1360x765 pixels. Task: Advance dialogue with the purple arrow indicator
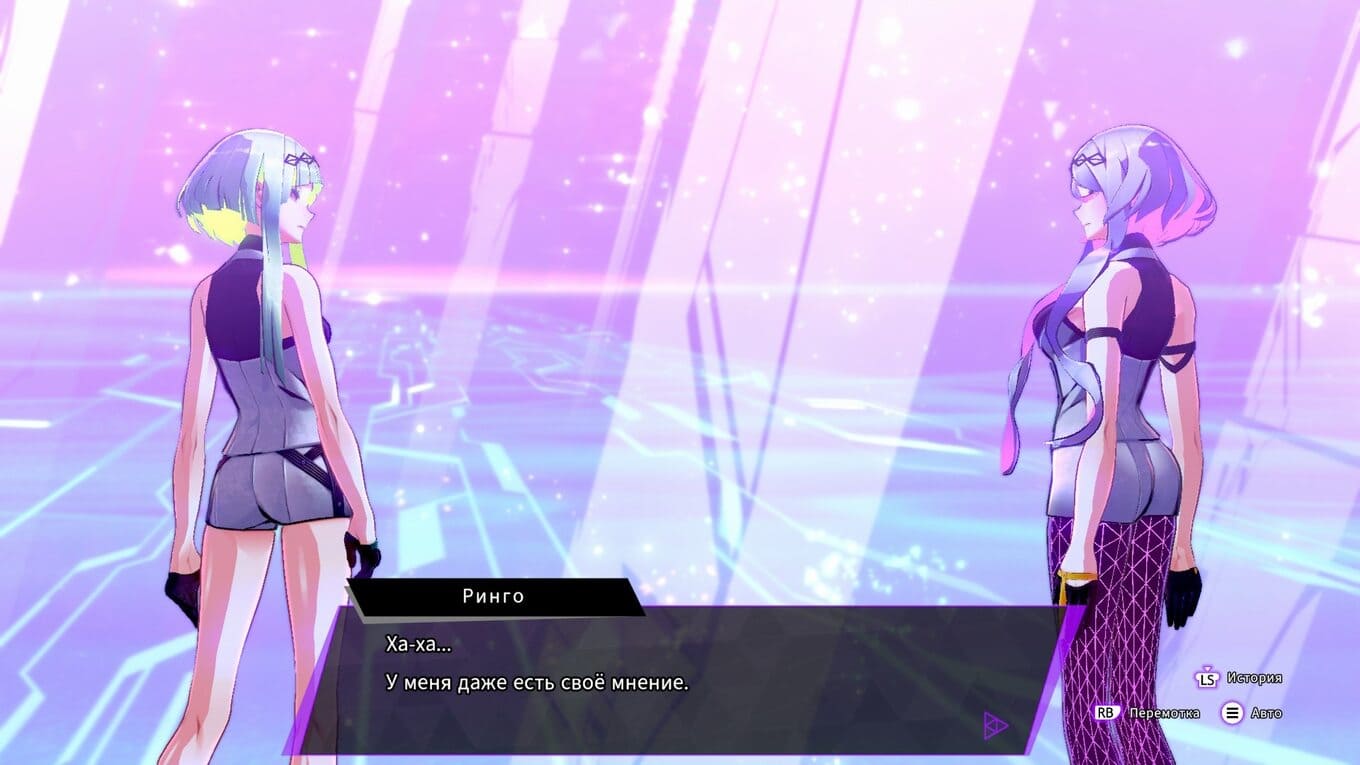click(995, 725)
